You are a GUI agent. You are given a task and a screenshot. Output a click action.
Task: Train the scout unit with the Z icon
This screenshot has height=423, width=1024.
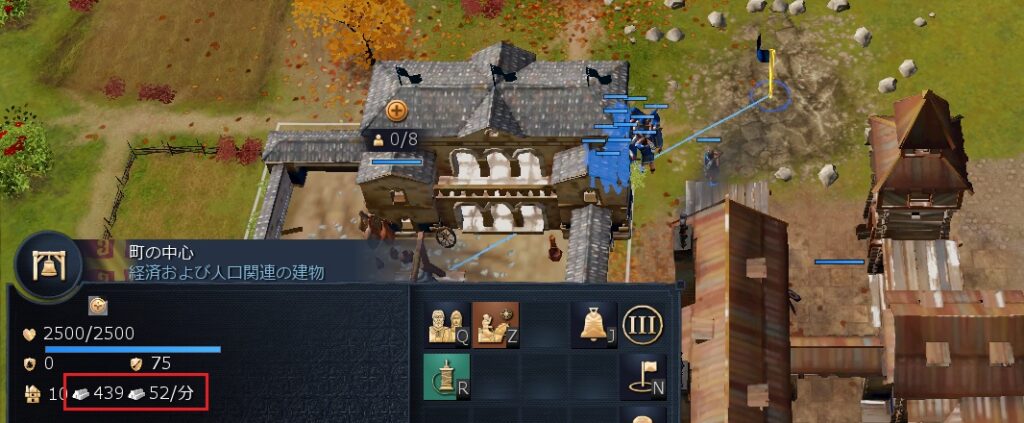[495, 325]
